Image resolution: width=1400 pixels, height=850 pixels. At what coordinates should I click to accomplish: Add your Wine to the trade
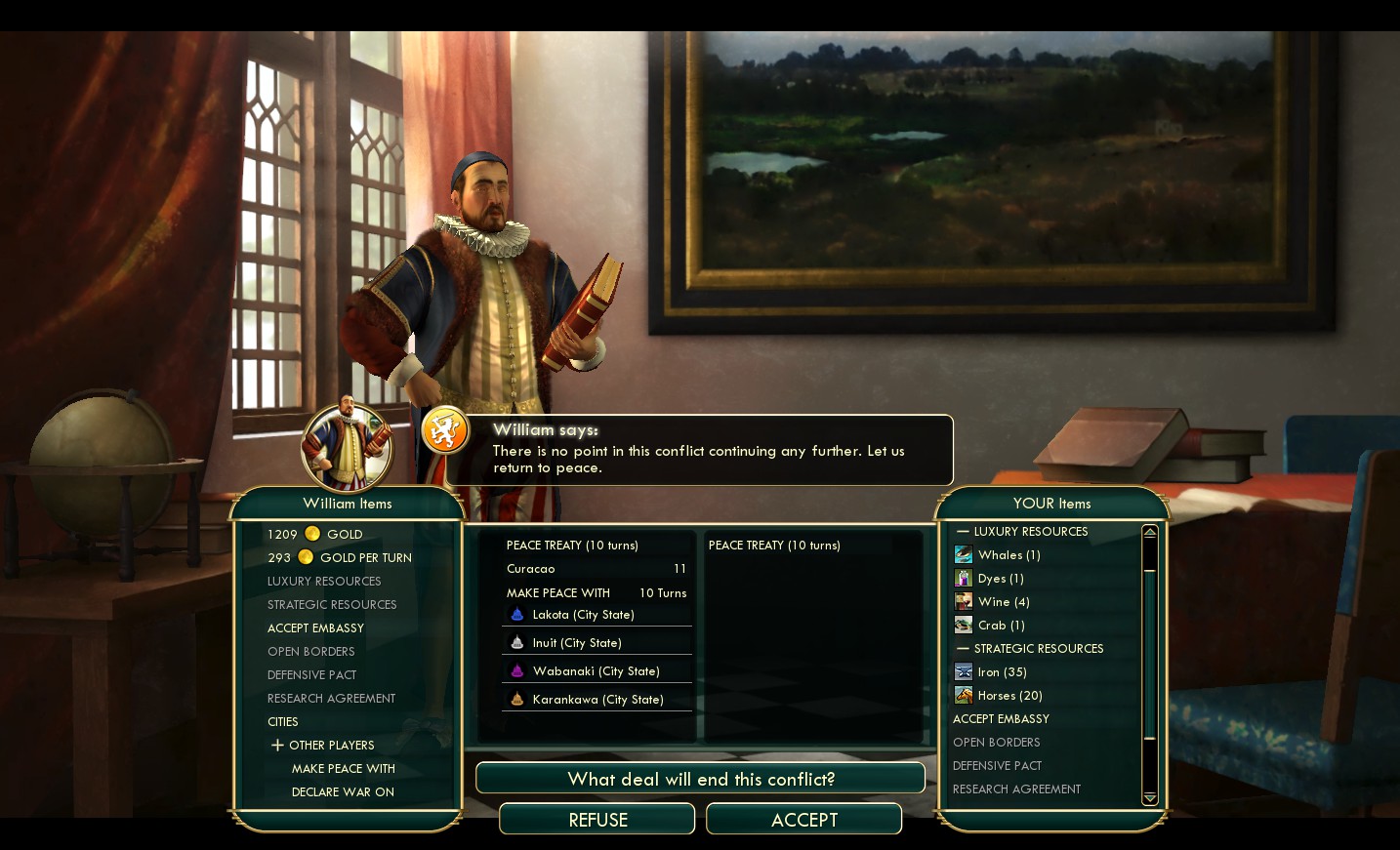click(1003, 601)
